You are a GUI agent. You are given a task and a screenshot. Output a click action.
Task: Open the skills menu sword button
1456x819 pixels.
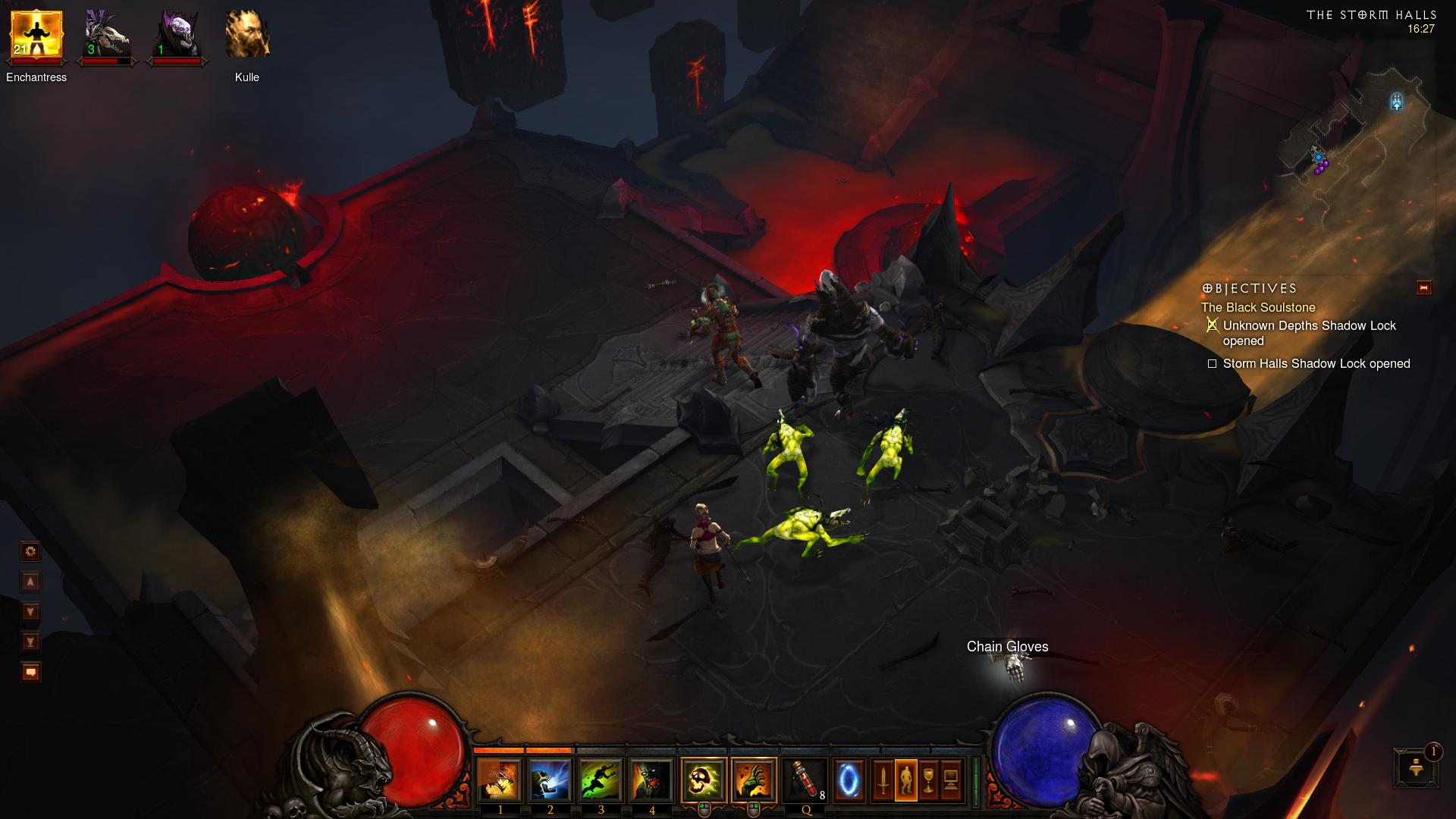[883, 780]
